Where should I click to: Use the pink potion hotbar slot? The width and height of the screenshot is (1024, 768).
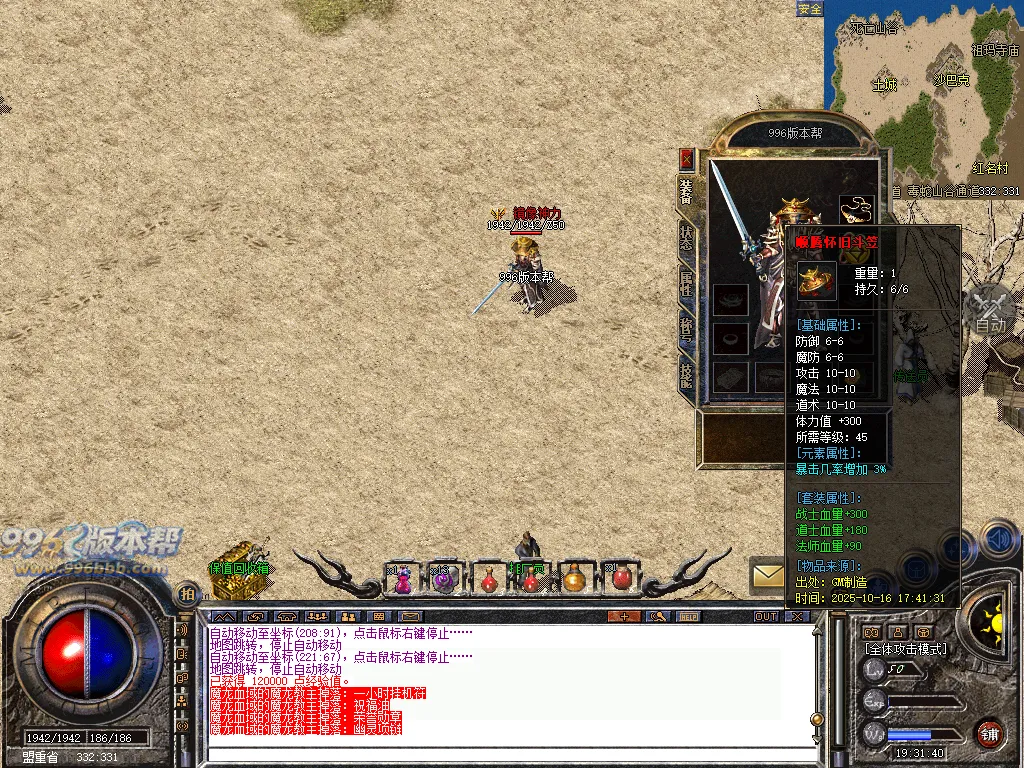[x=403, y=580]
